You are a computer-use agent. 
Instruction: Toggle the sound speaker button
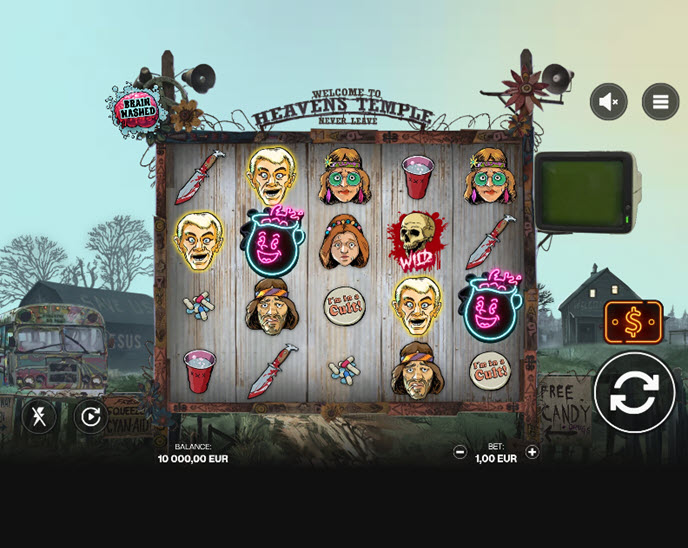tap(608, 101)
